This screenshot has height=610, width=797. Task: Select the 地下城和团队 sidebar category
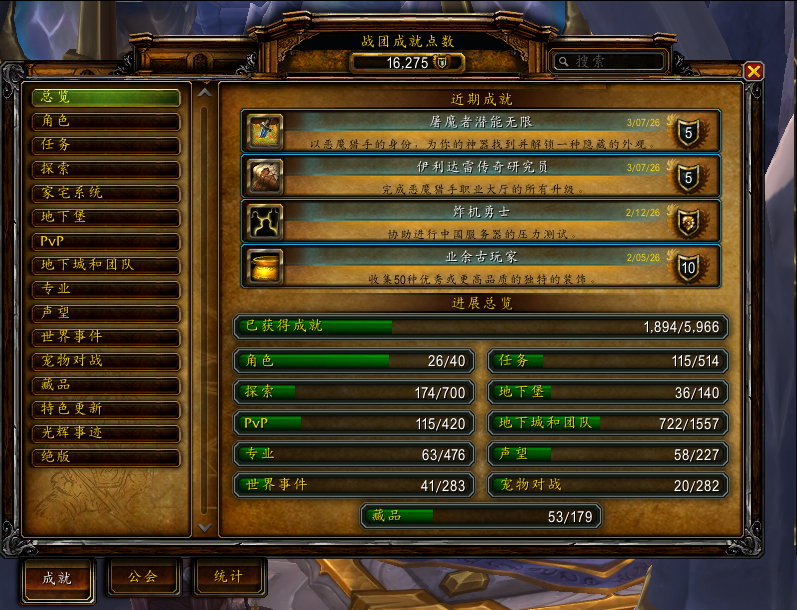[x=106, y=266]
